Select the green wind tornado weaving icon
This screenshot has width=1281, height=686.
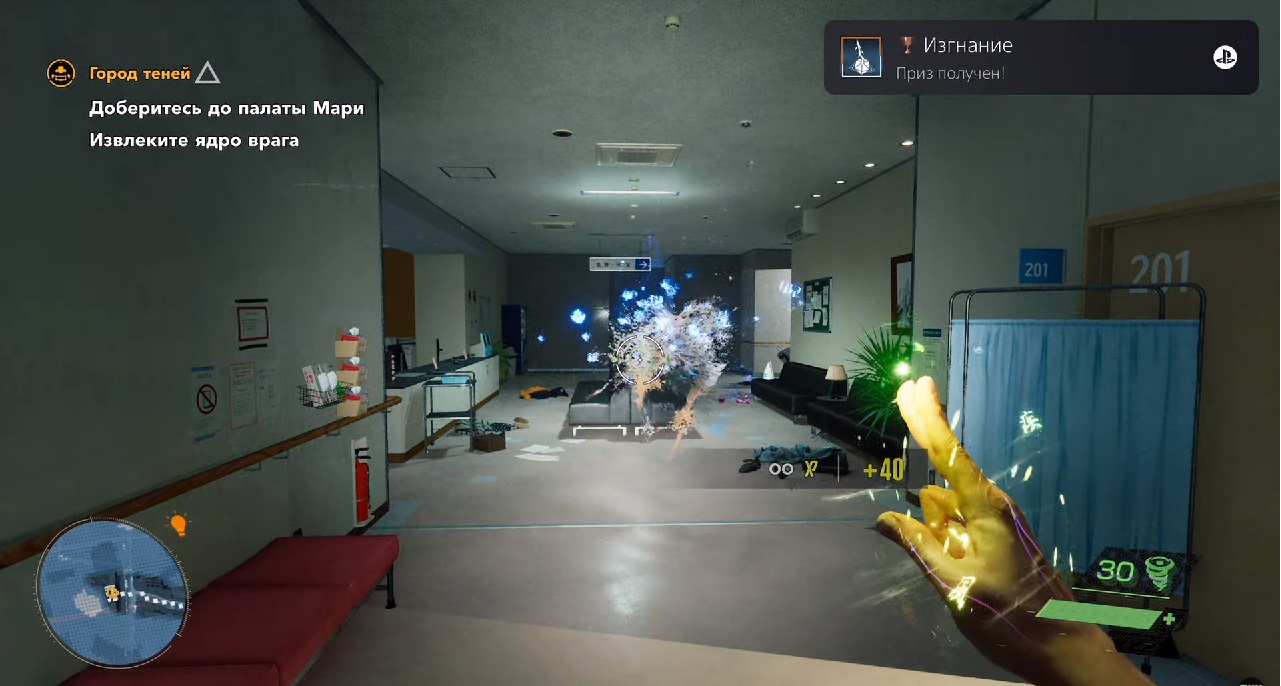(x=1161, y=572)
